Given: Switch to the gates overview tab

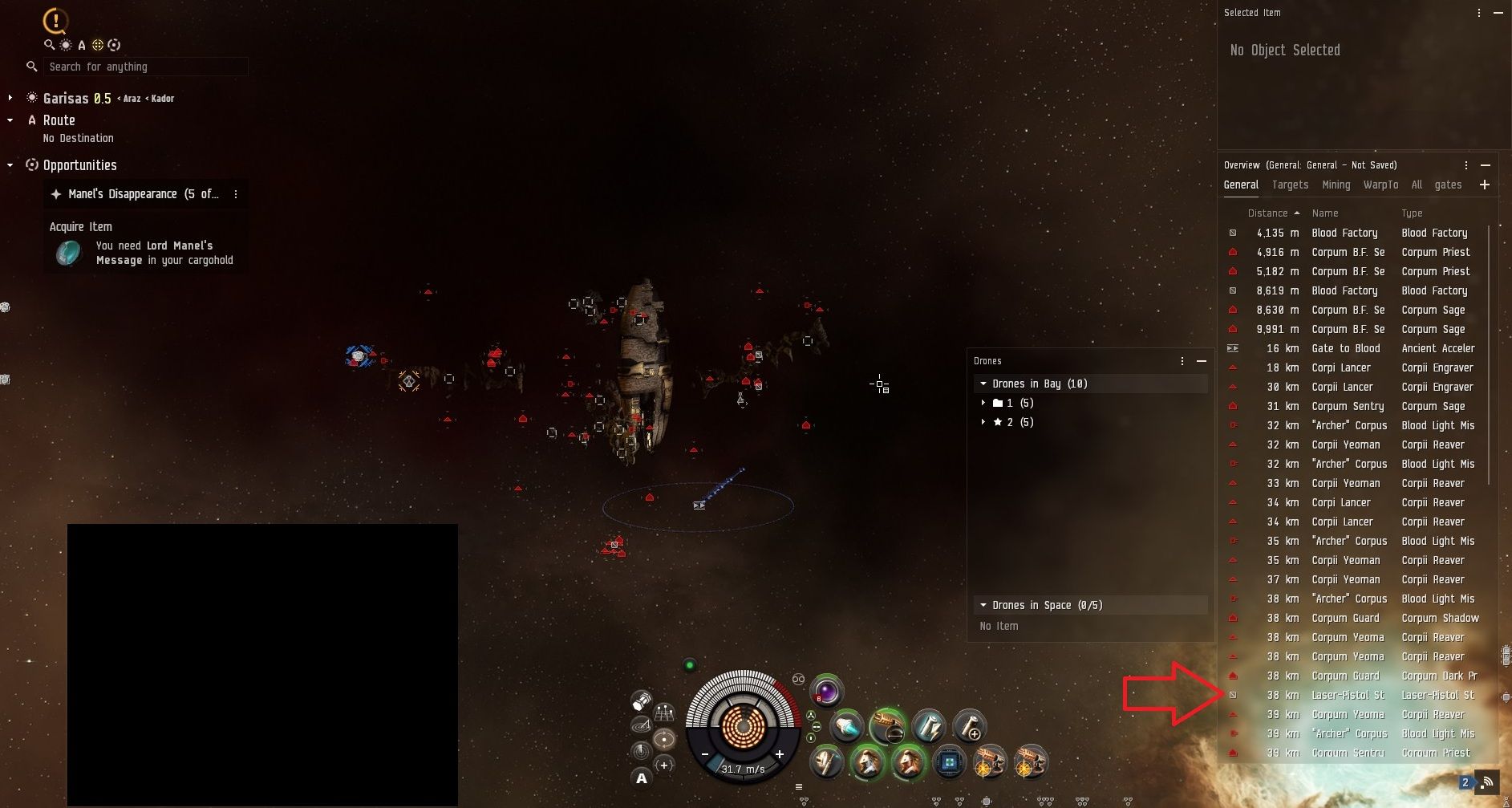Looking at the screenshot, I should [1447, 185].
